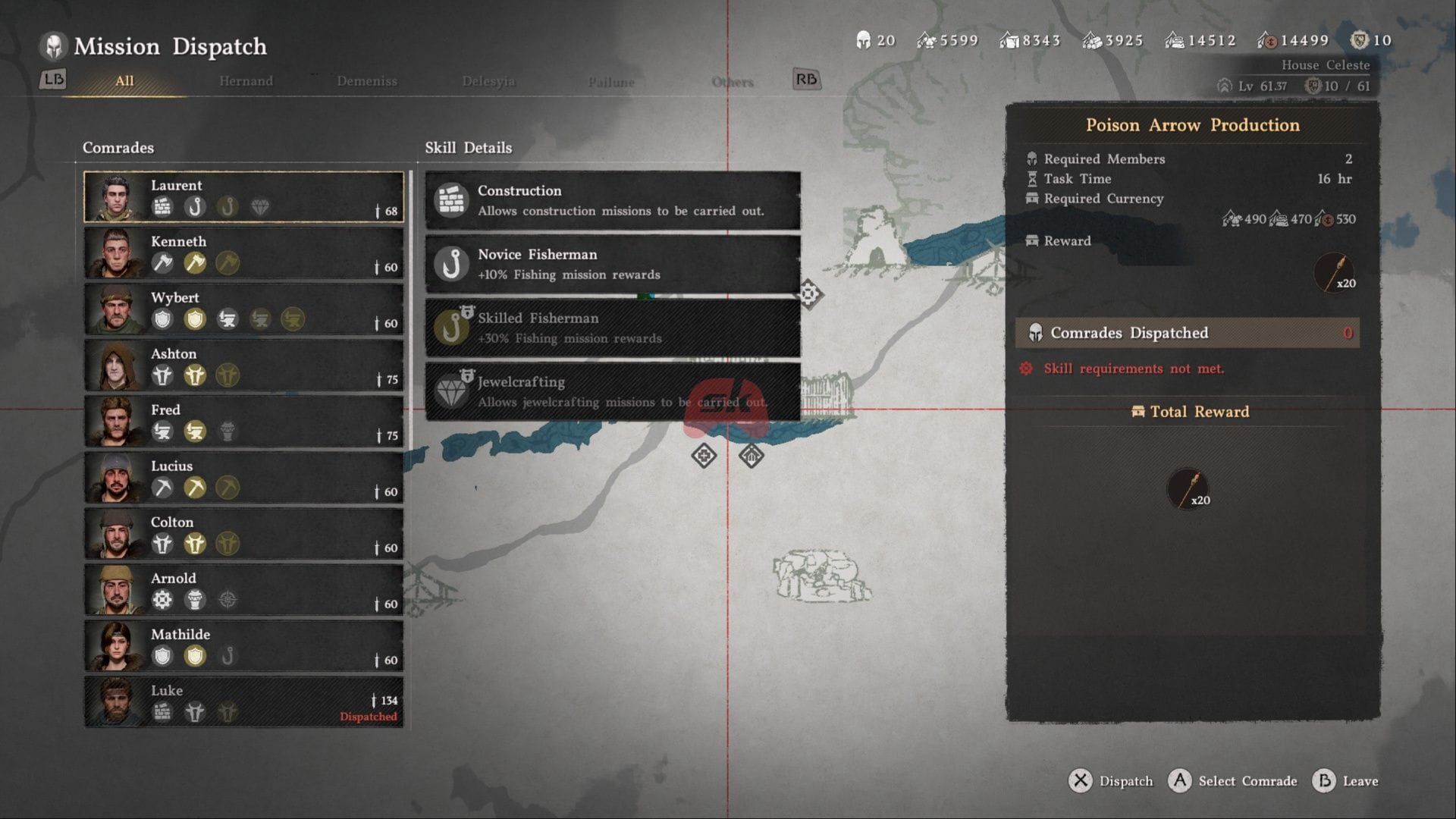The height and width of the screenshot is (819, 1456).
Task: Select Lucius from the comrades
Action: pyautogui.click(x=243, y=477)
